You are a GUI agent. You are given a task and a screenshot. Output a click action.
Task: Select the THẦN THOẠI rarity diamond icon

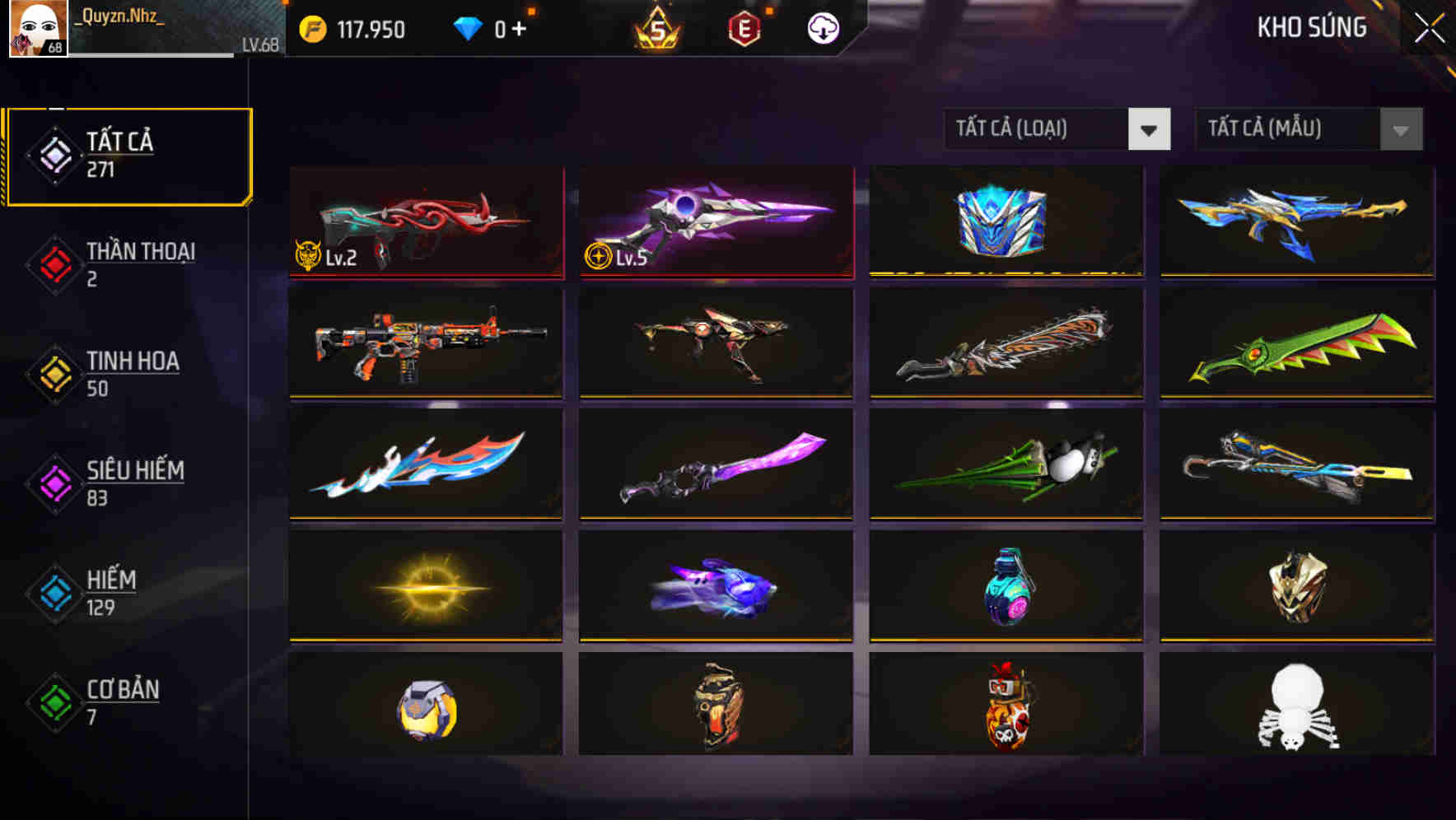coord(54,263)
